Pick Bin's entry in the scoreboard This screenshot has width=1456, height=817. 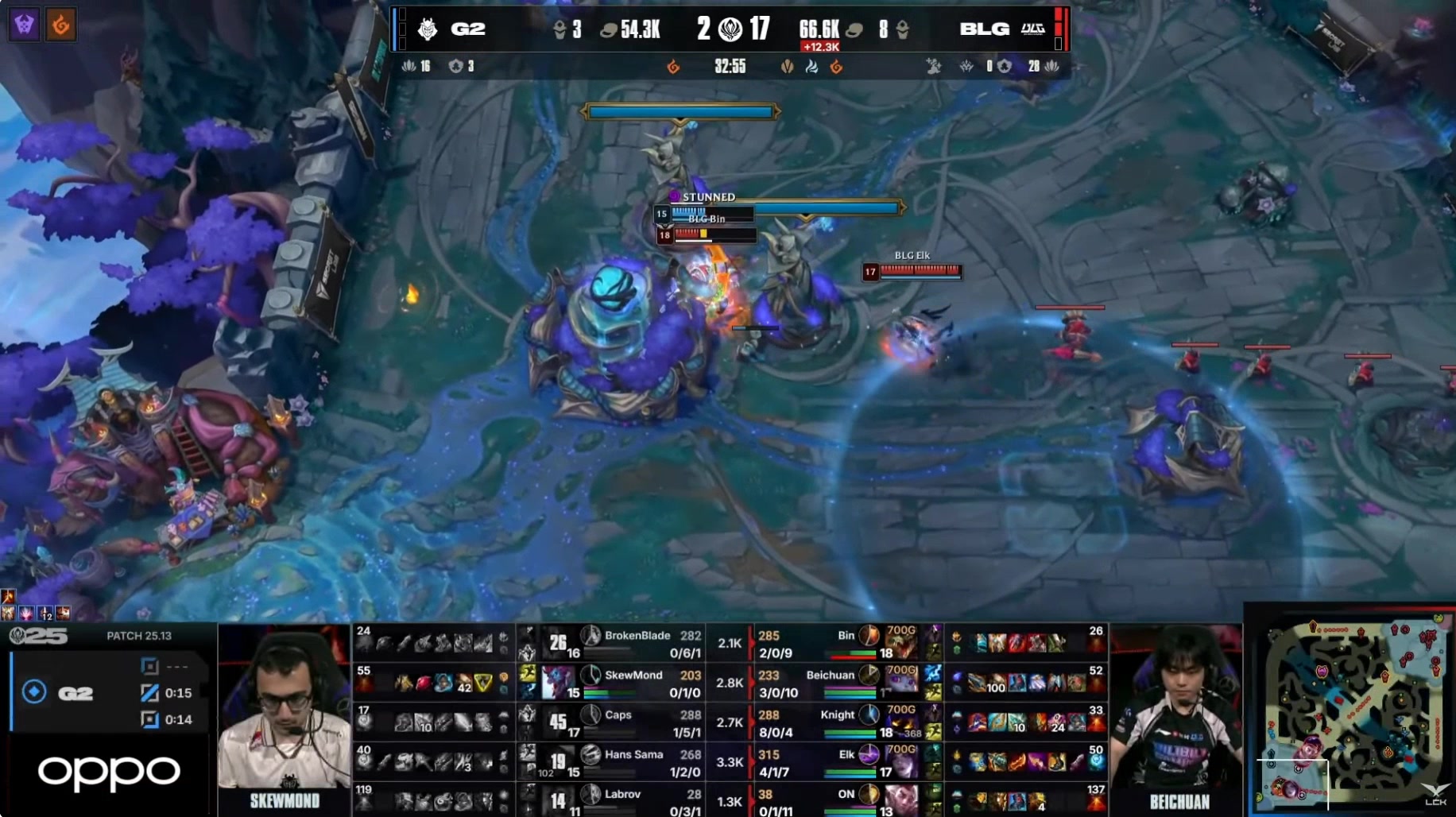pyautogui.click(x=846, y=643)
